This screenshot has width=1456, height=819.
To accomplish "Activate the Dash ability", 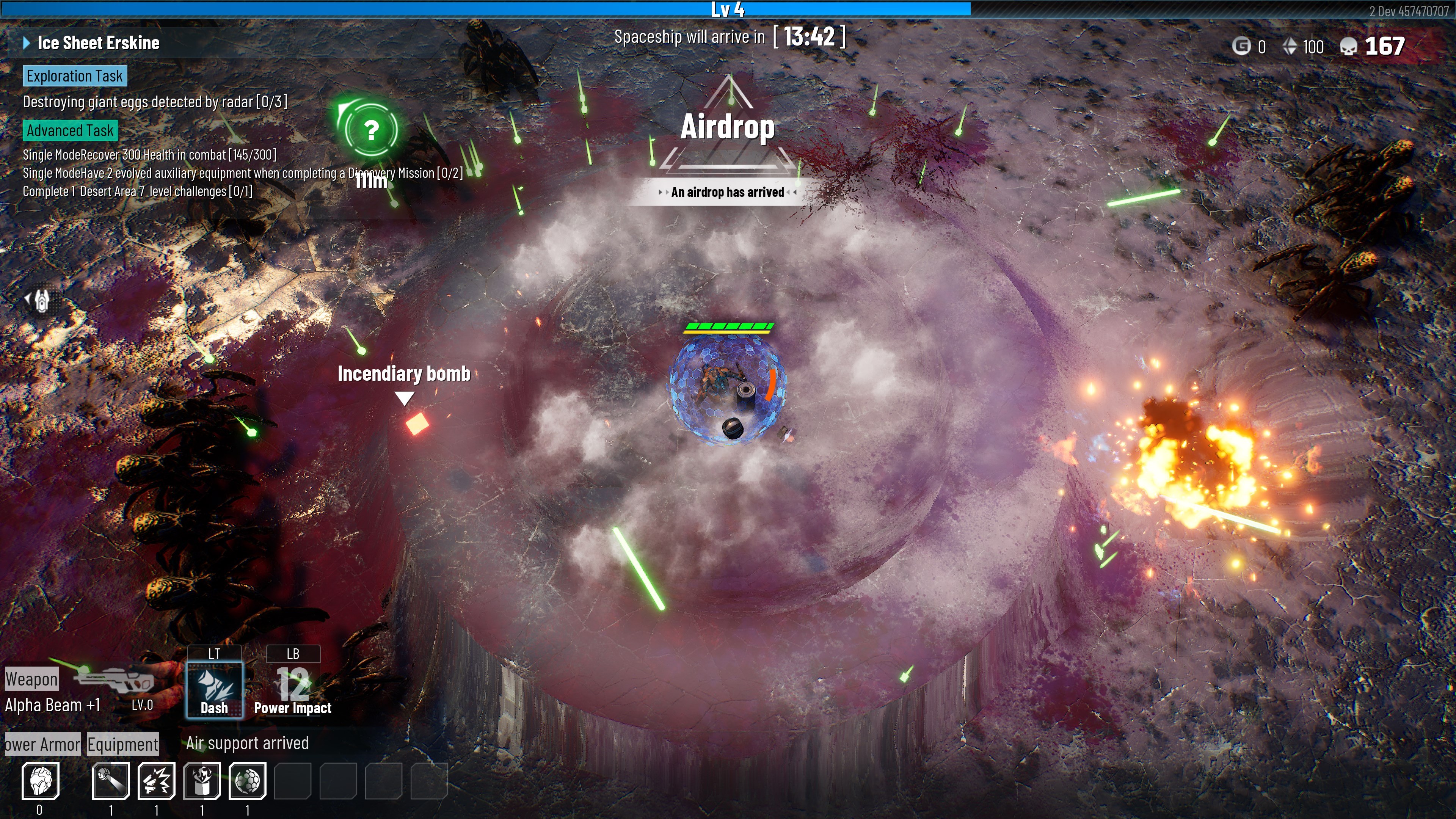I will coord(215,689).
